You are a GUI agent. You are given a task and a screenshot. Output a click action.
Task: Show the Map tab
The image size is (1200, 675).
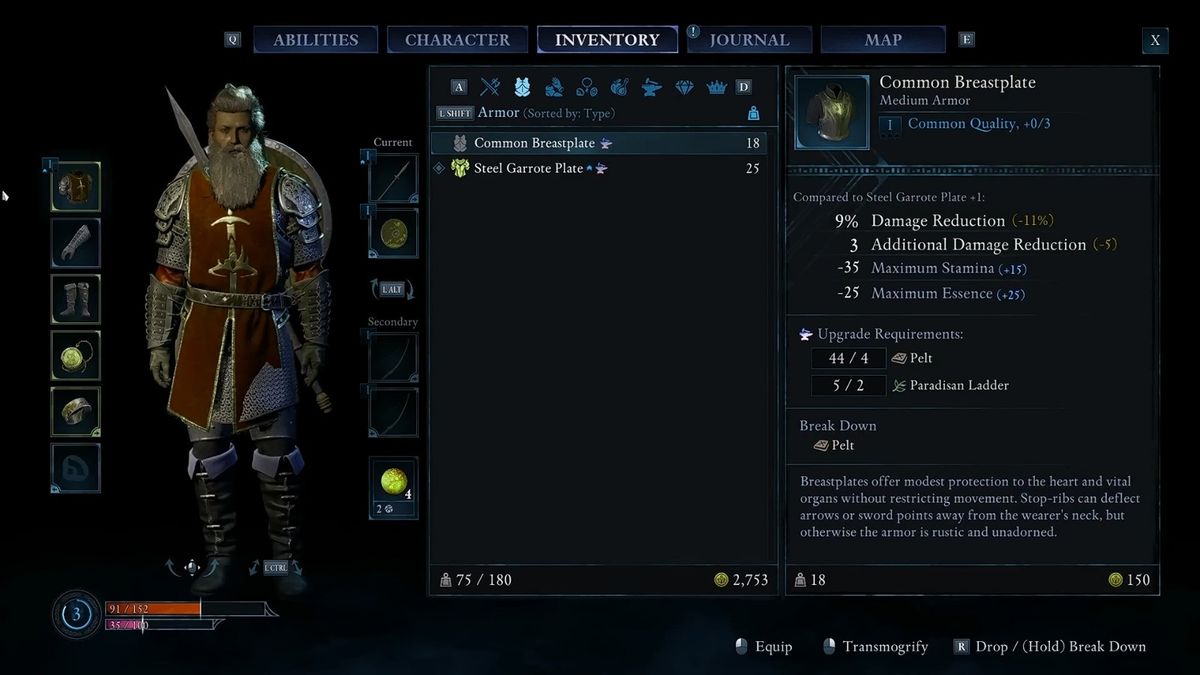point(882,40)
